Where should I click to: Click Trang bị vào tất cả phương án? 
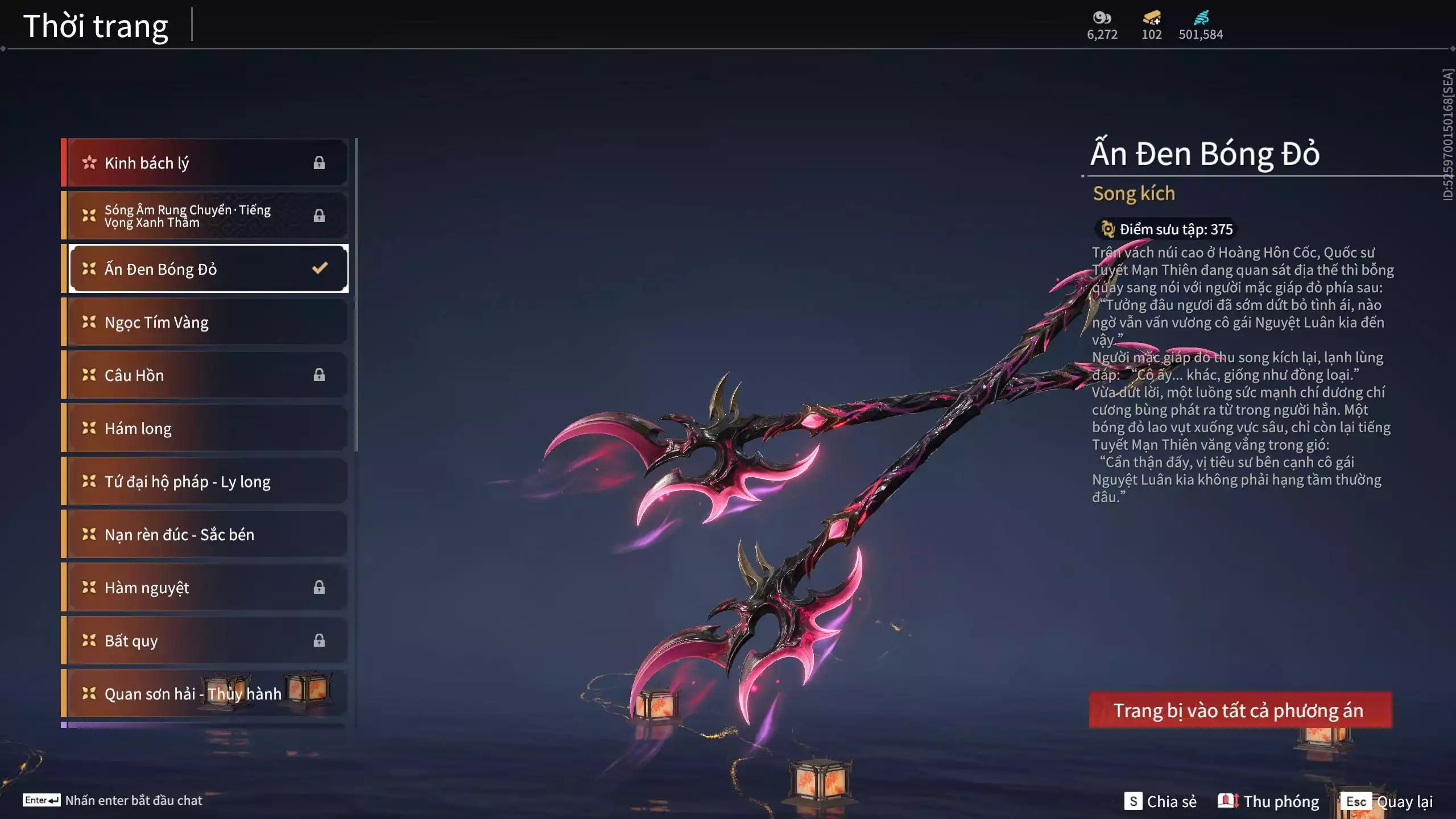(1240, 710)
